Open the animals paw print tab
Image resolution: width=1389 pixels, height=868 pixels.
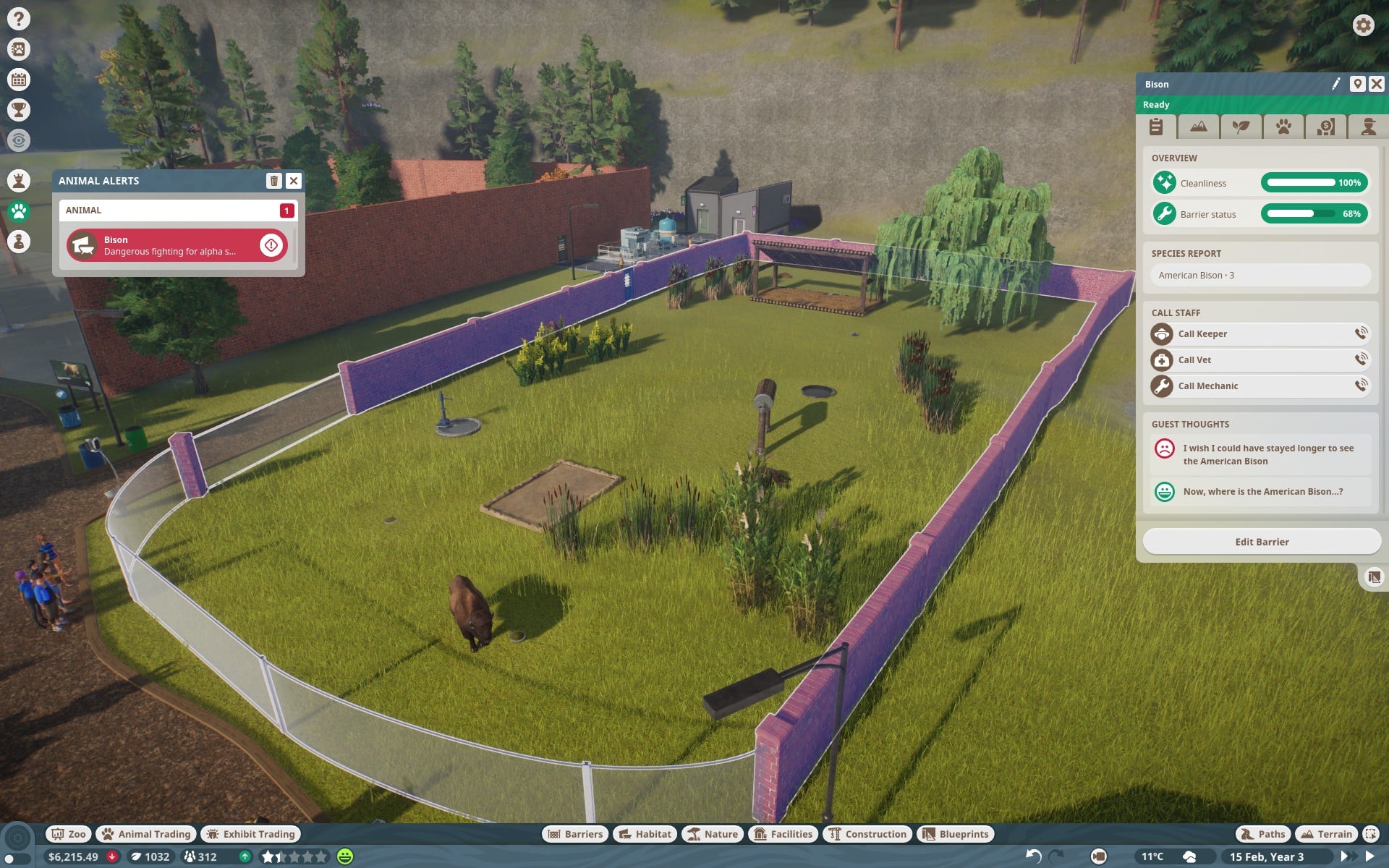click(1283, 127)
